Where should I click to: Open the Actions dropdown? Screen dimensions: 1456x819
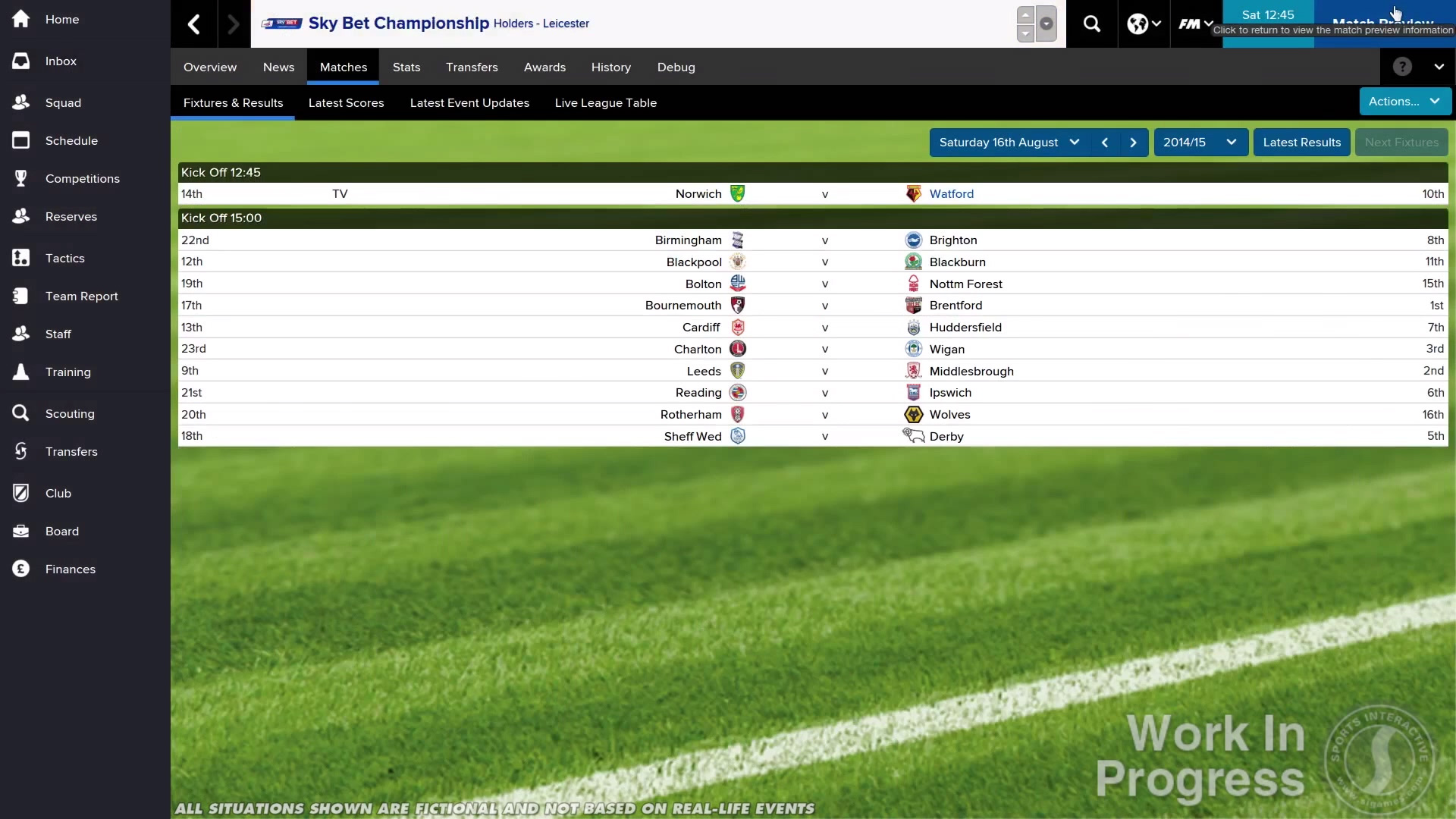click(1404, 102)
